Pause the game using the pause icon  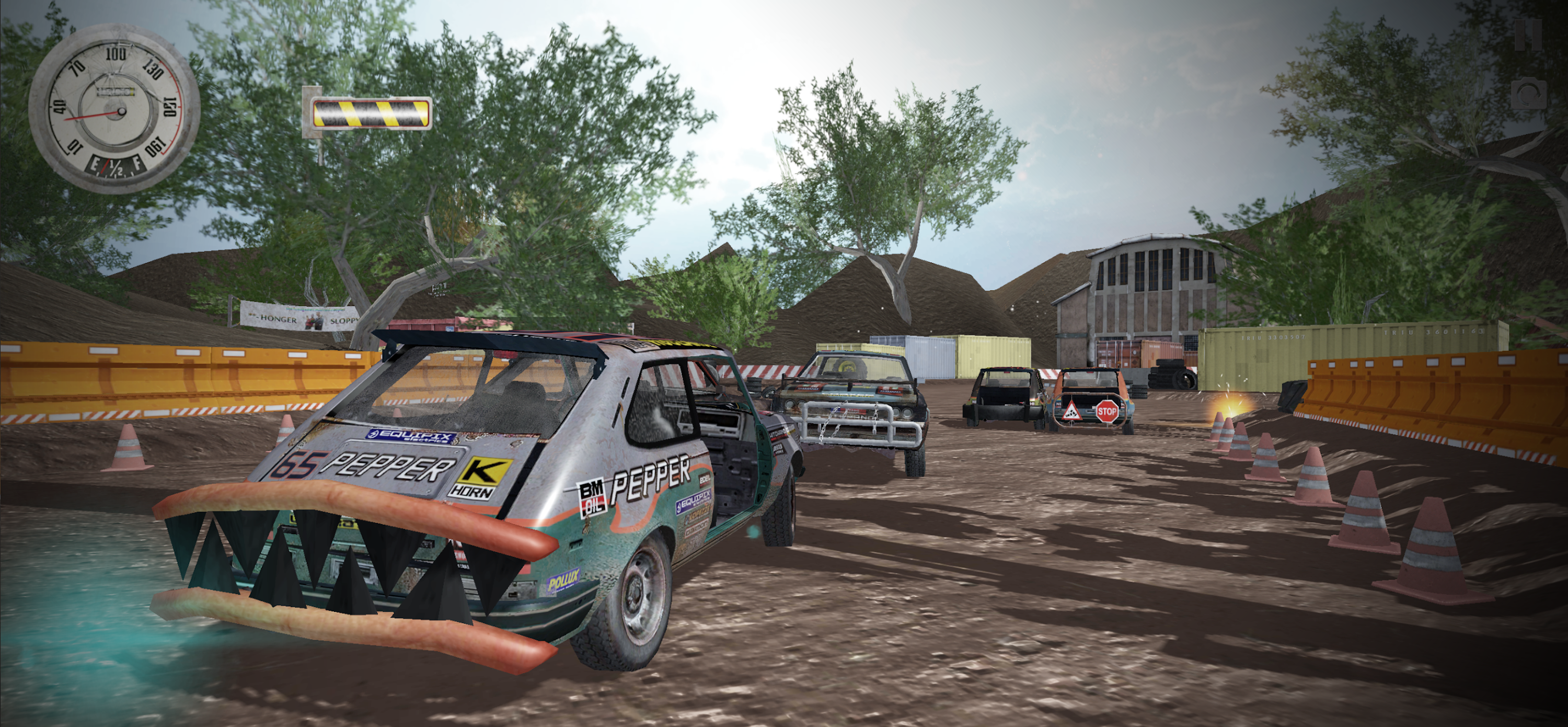[1528, 36]
